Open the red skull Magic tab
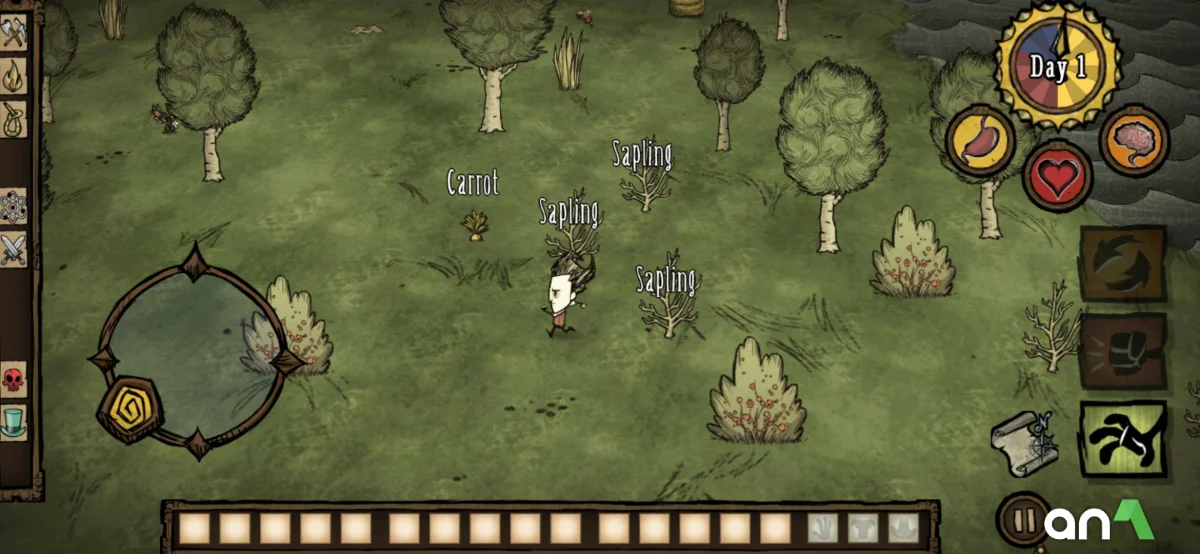 click(14, 380)
